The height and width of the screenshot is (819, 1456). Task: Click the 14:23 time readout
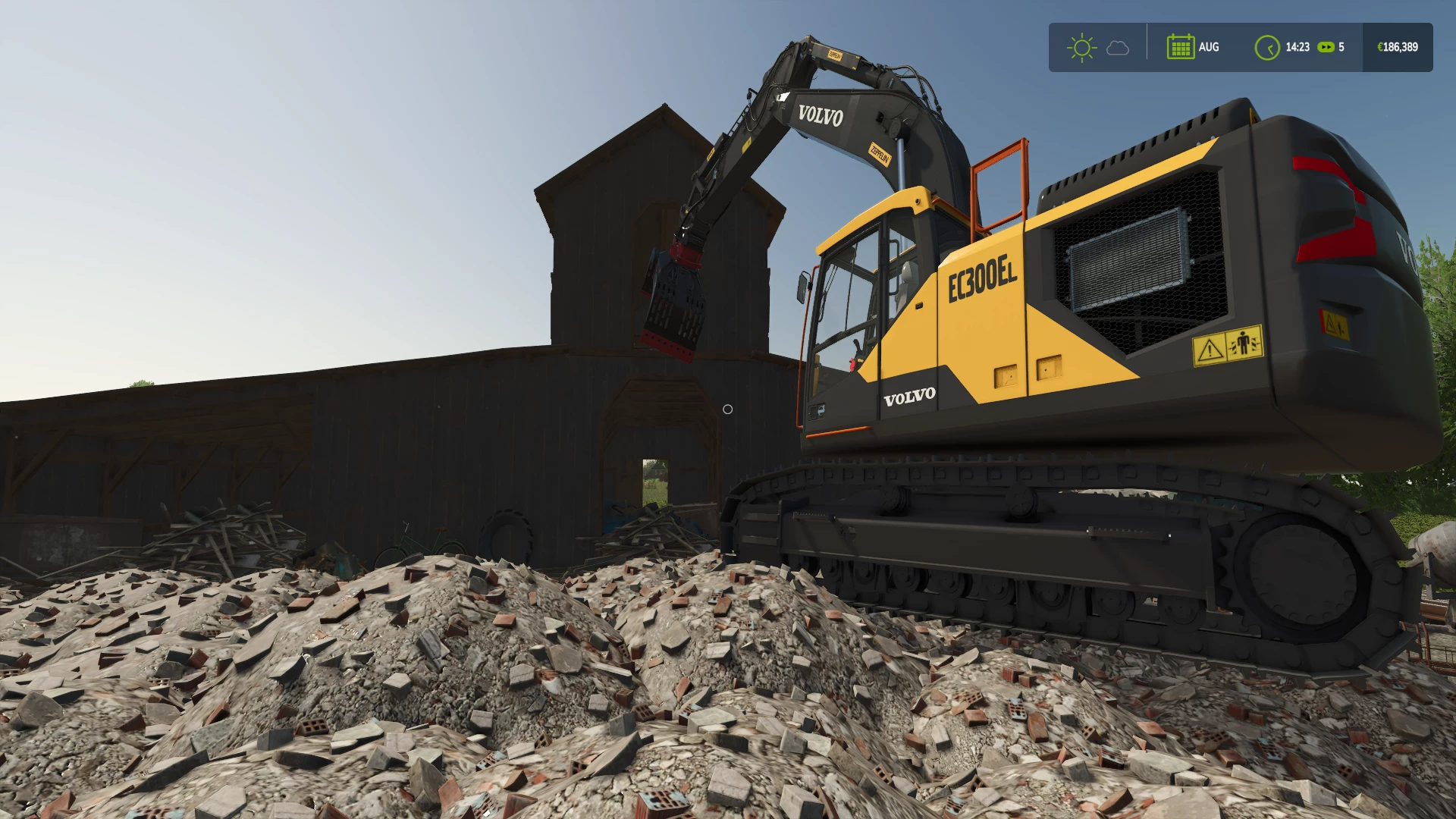click(x=1298, y=46)
